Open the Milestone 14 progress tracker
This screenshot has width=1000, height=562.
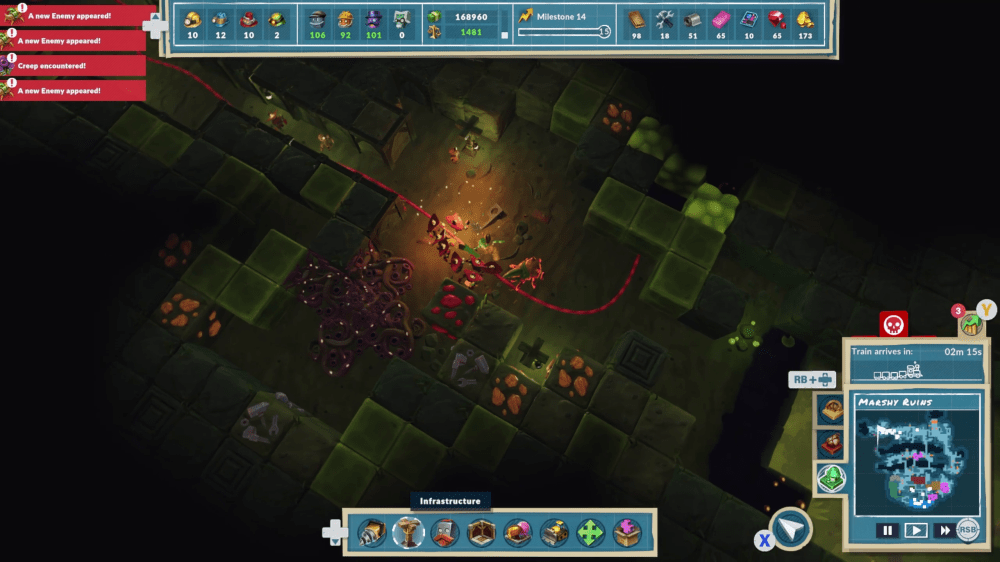[x=561, y=24]
